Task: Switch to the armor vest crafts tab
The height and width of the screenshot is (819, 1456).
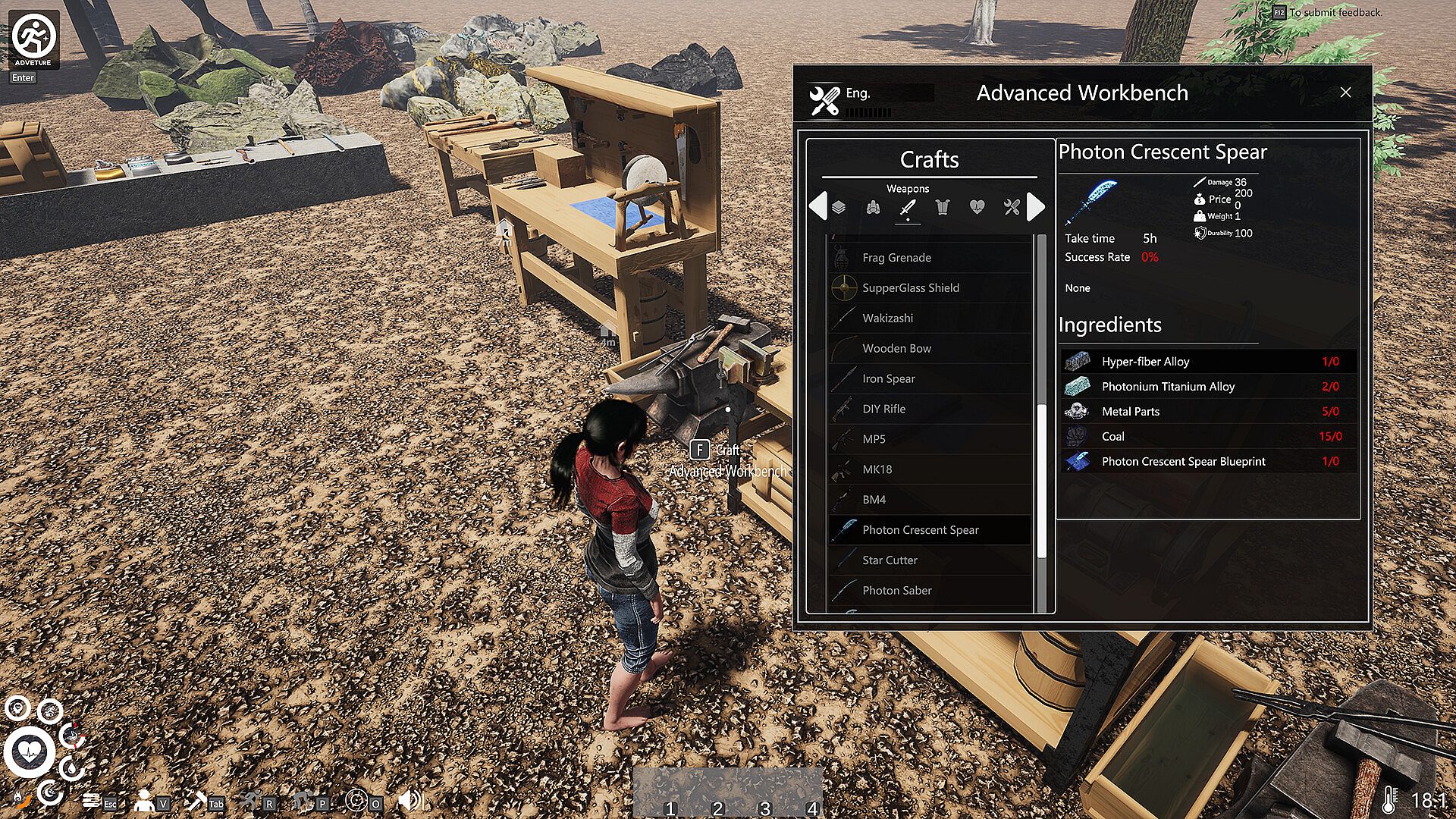Action: click(x=942, y=207)
